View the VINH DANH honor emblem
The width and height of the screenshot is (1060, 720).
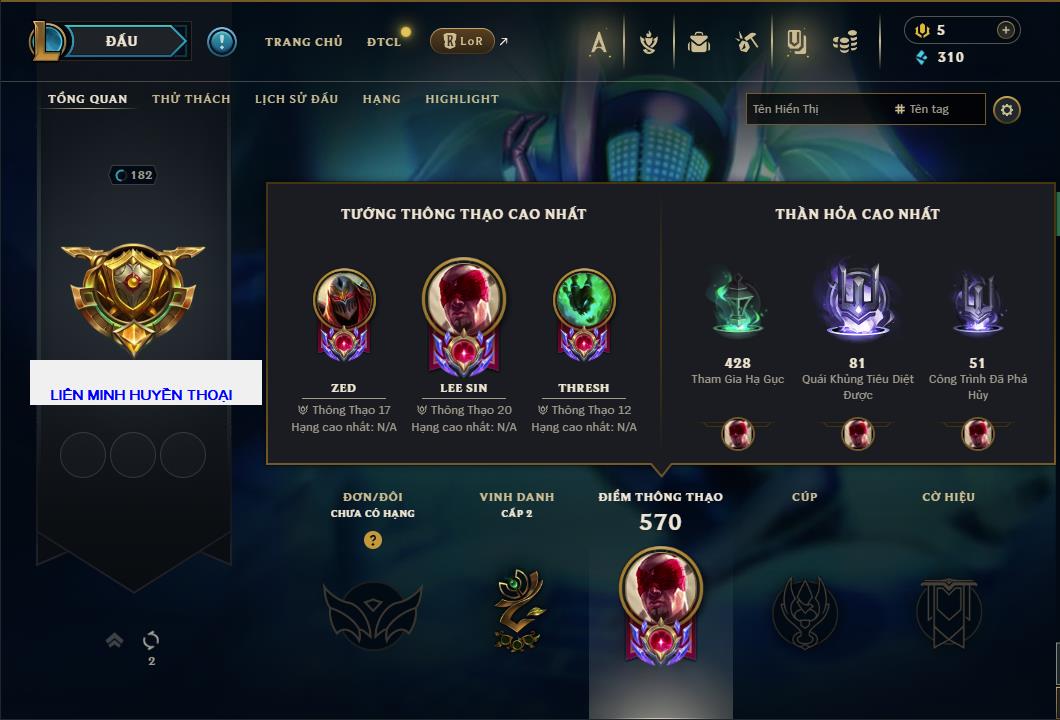pos(516,610)
